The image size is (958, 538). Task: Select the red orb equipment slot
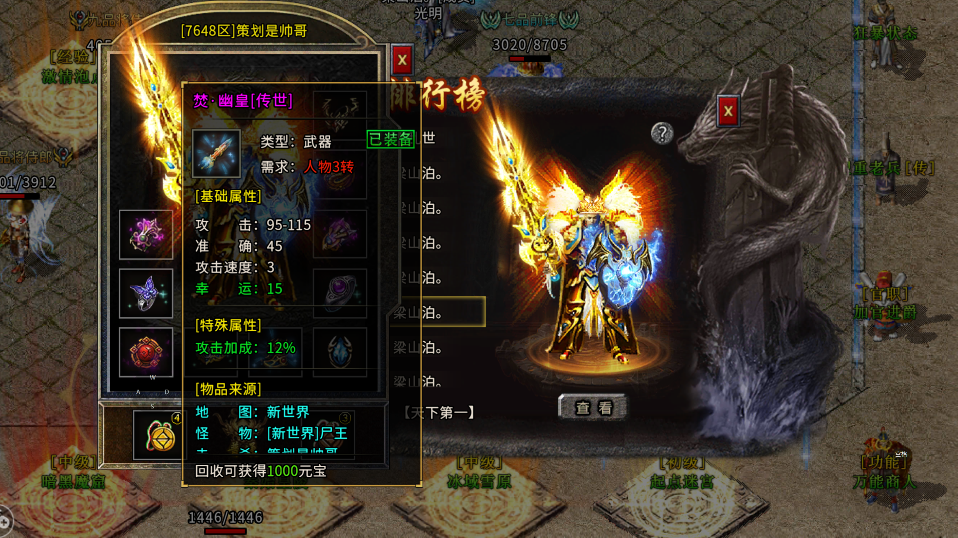coord(146,352)
